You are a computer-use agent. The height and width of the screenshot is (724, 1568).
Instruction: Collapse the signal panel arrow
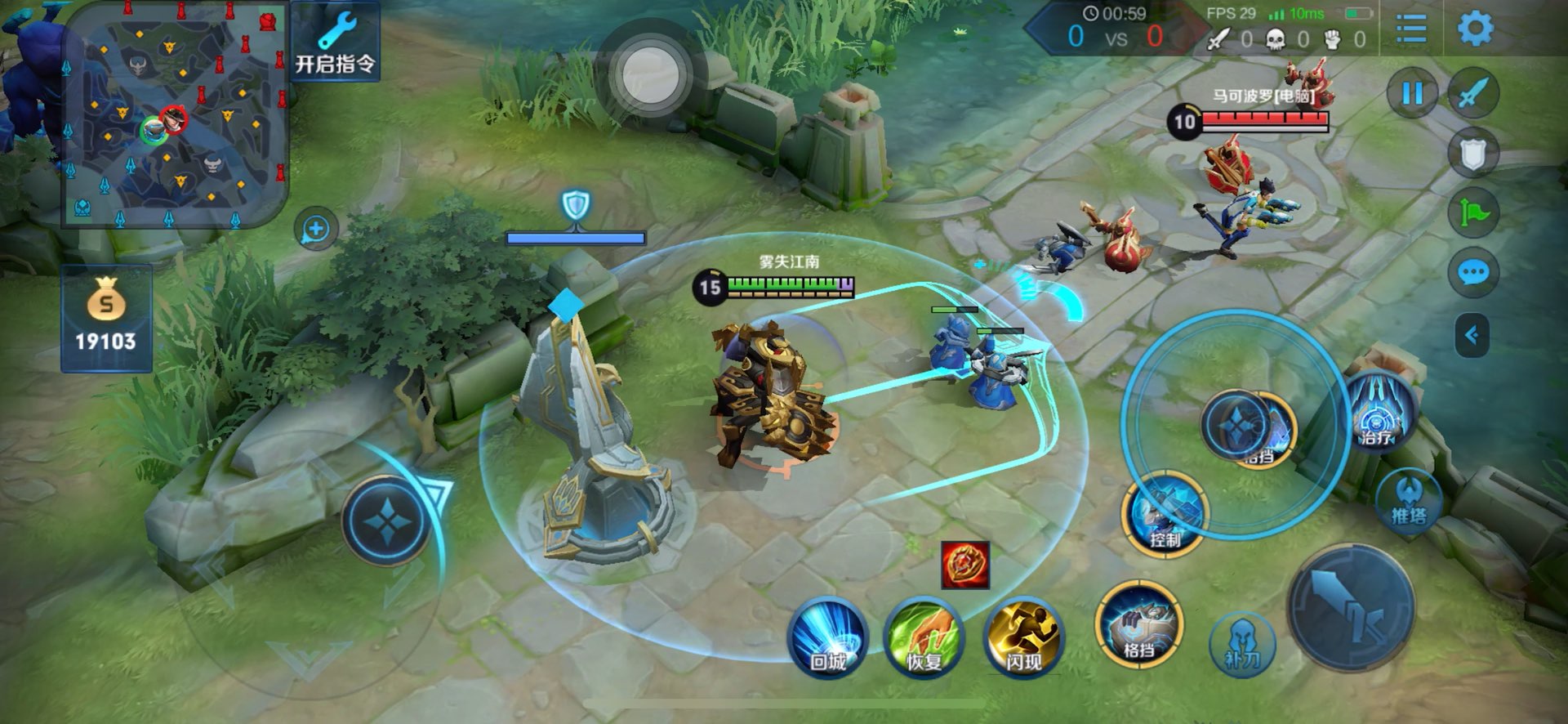click(1472, 335)
